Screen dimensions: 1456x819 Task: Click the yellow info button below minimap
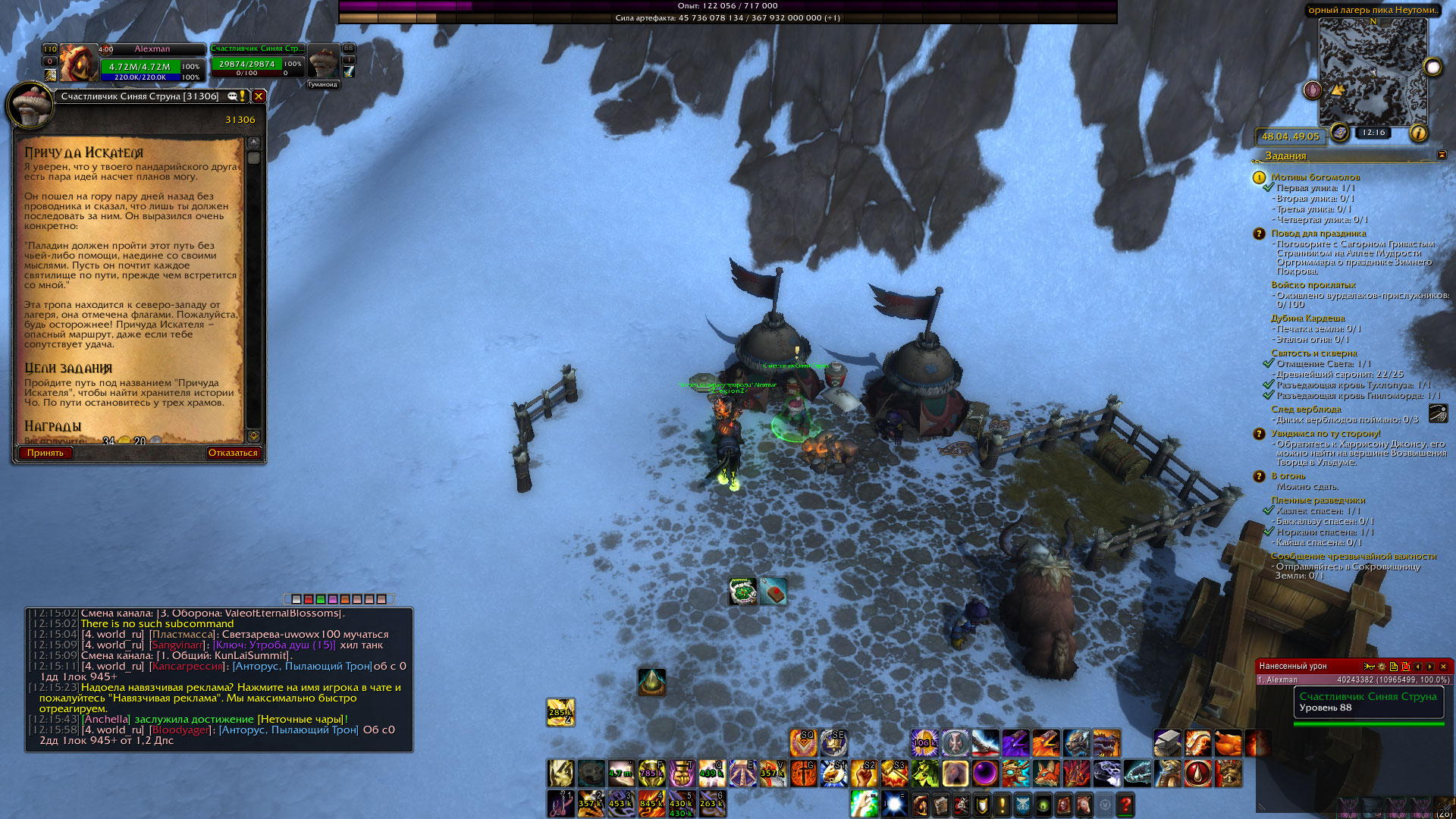(x=1418, y=133)
